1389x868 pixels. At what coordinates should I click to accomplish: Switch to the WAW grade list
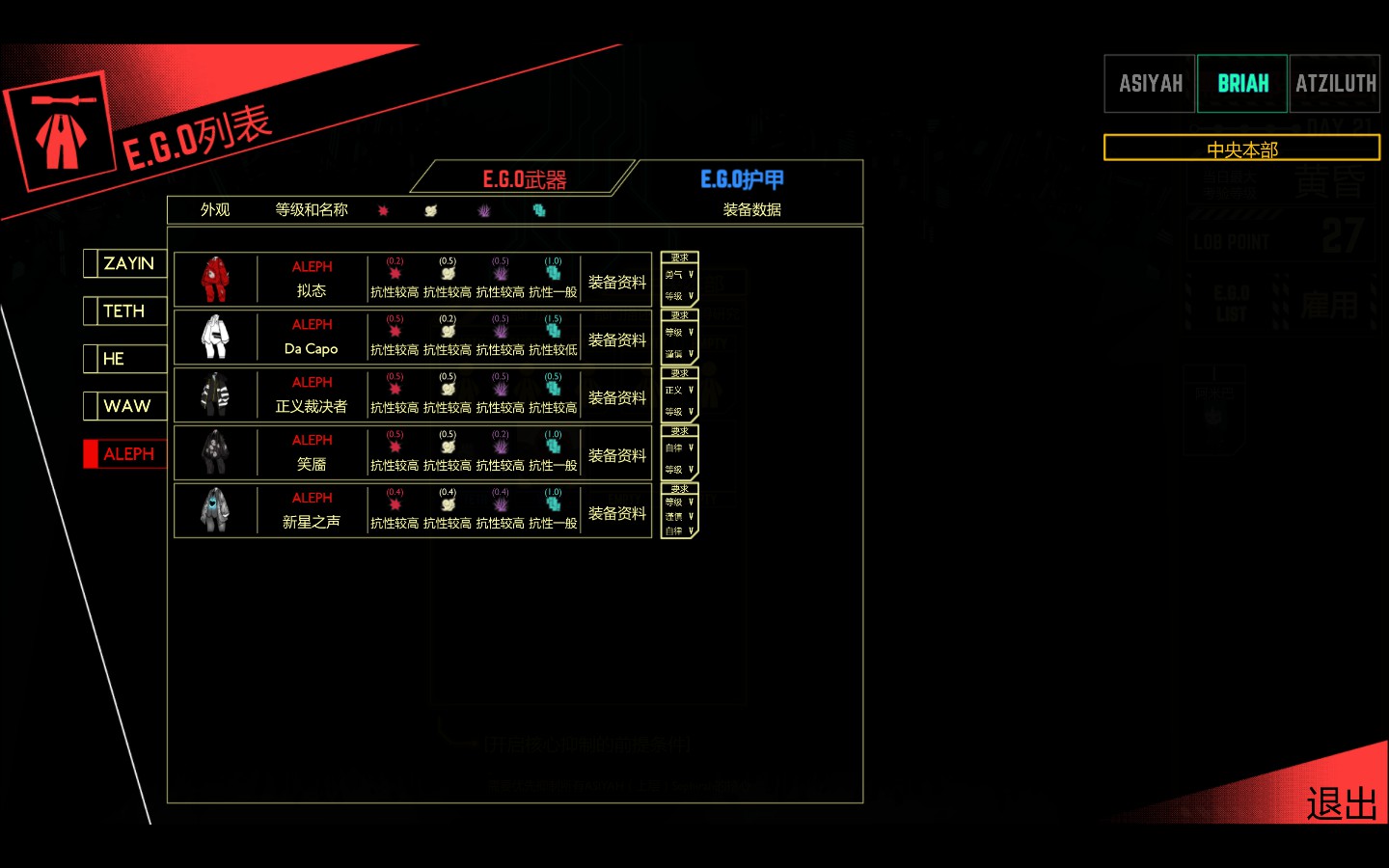pyautogui.click(x=127, y=406)
